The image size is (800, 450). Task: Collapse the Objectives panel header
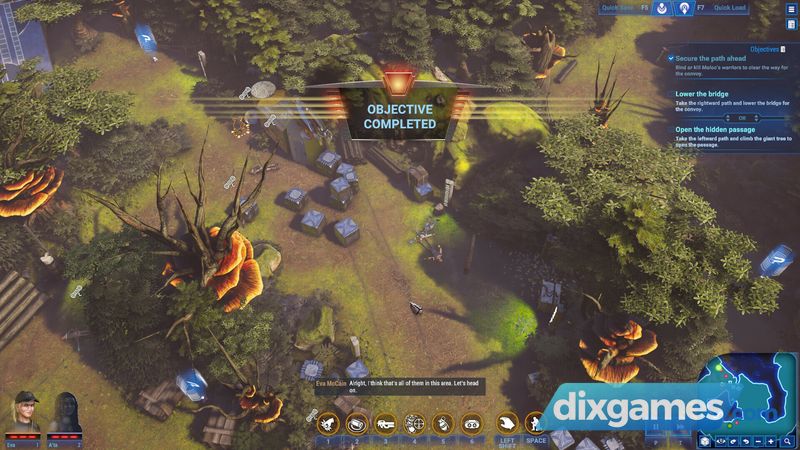pos(765,47)
